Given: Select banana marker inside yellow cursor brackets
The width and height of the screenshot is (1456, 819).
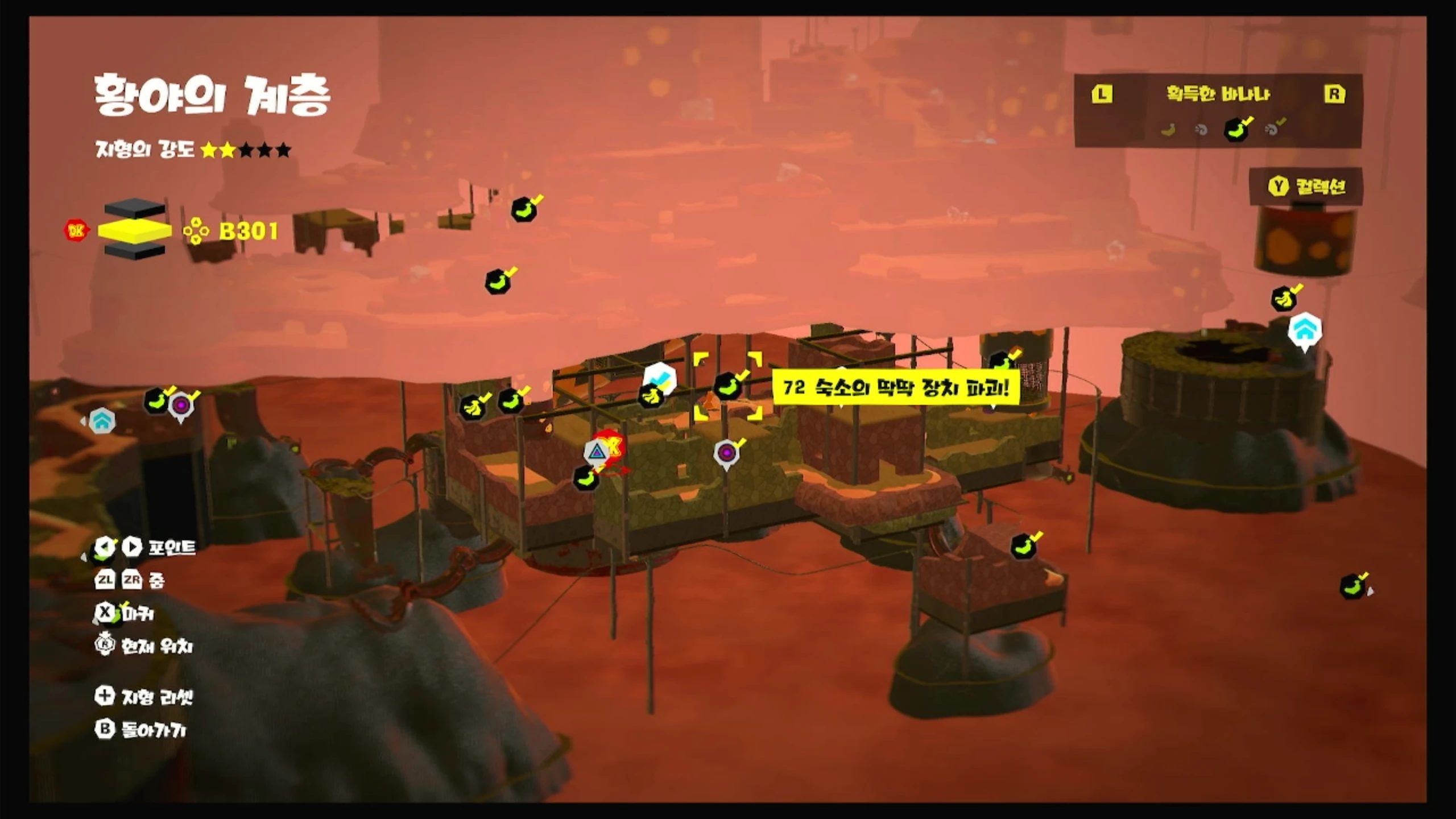Looking at the screenshot, I should click(727, 387).
